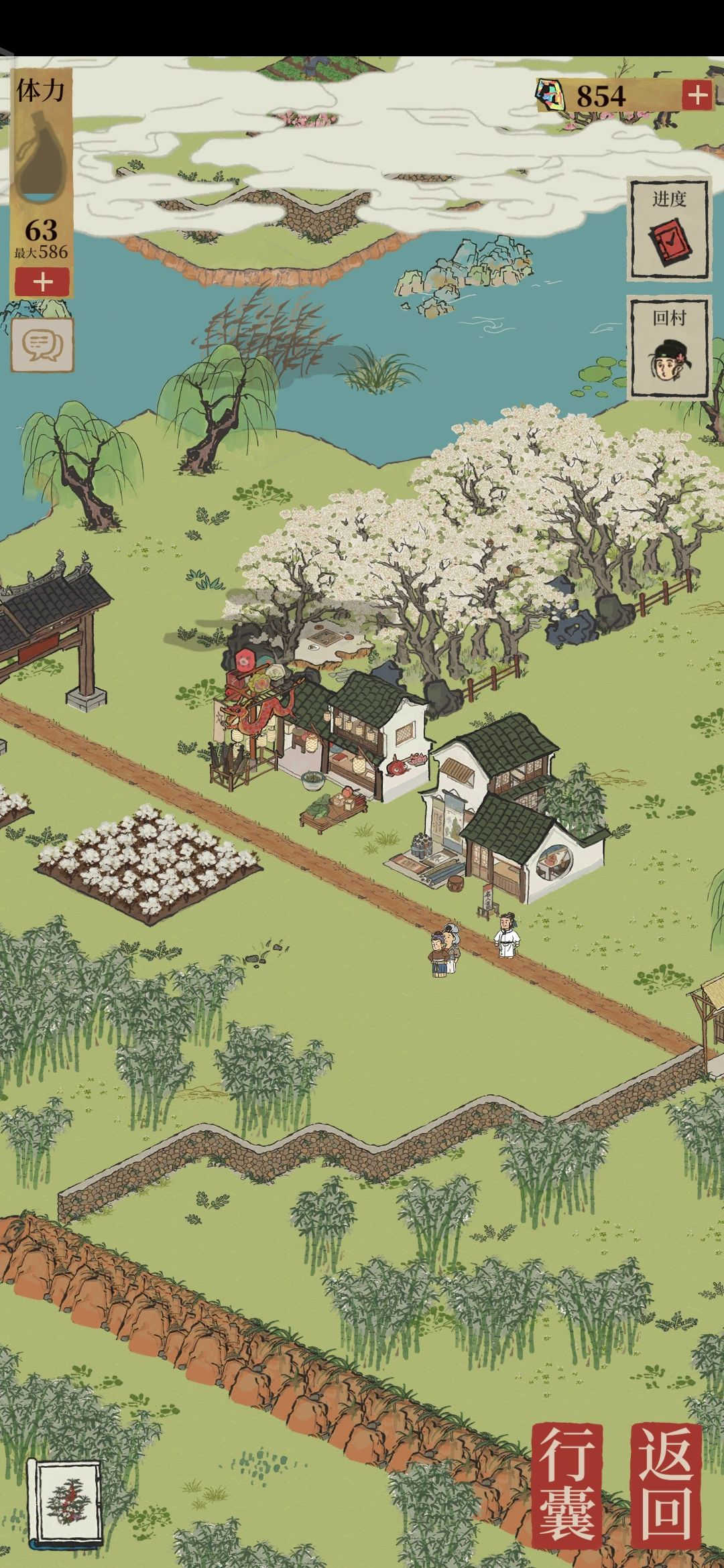The width and height of the screenshot is (724, 1568).
Task: Open the chat speech bubble
Action: point(42,344)
